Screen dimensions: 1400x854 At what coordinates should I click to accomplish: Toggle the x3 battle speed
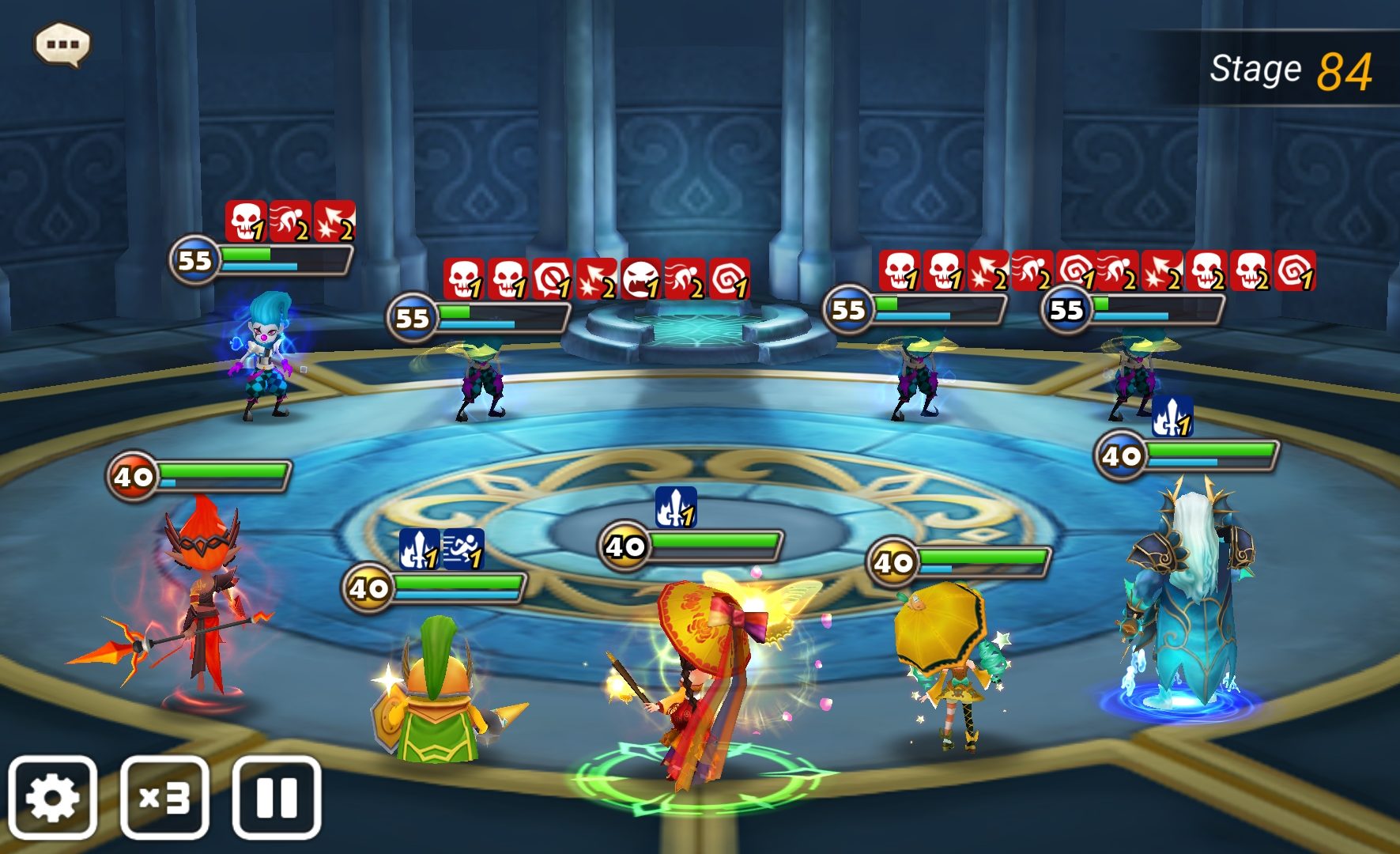coord(164,797)
